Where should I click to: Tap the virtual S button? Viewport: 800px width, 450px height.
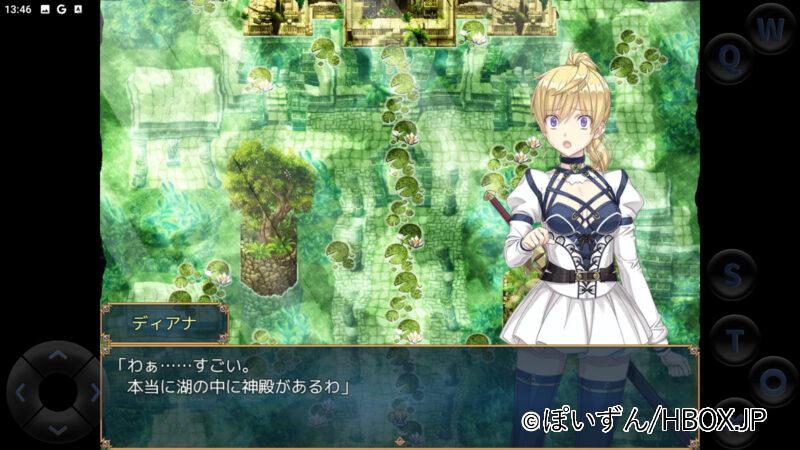732,274
